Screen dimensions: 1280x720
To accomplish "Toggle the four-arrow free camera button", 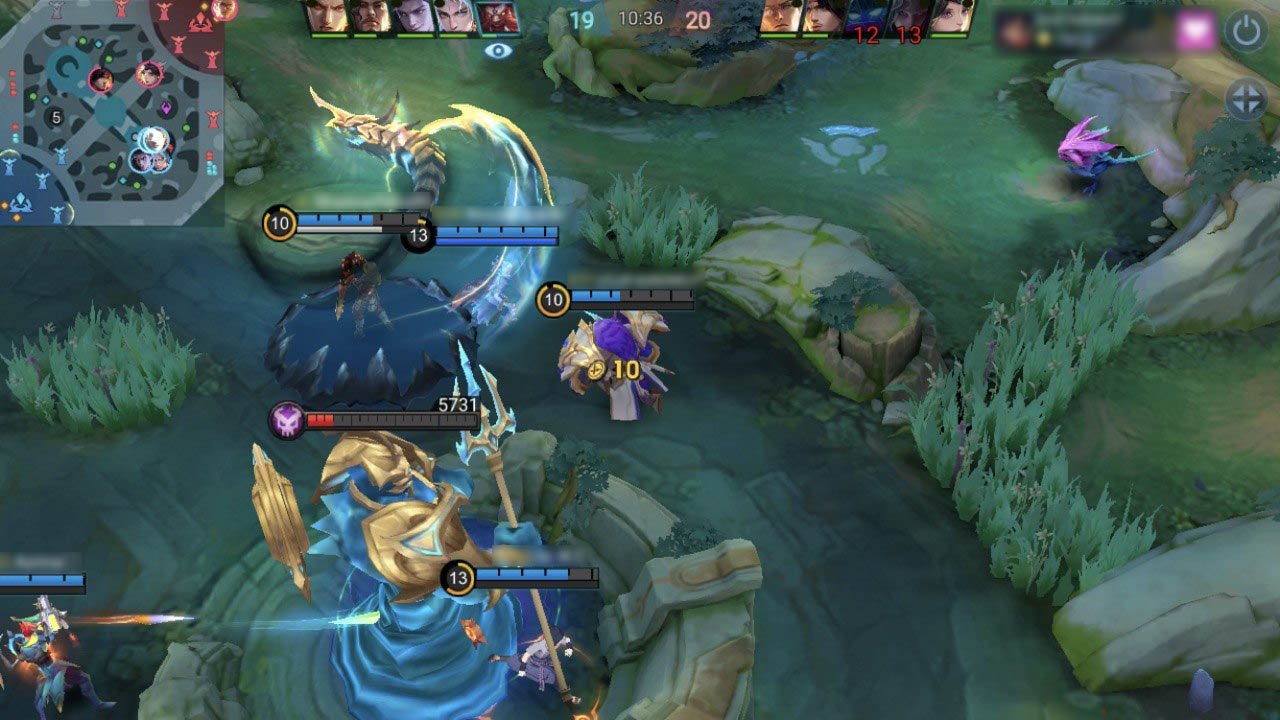I will [x=1246, y=100].
